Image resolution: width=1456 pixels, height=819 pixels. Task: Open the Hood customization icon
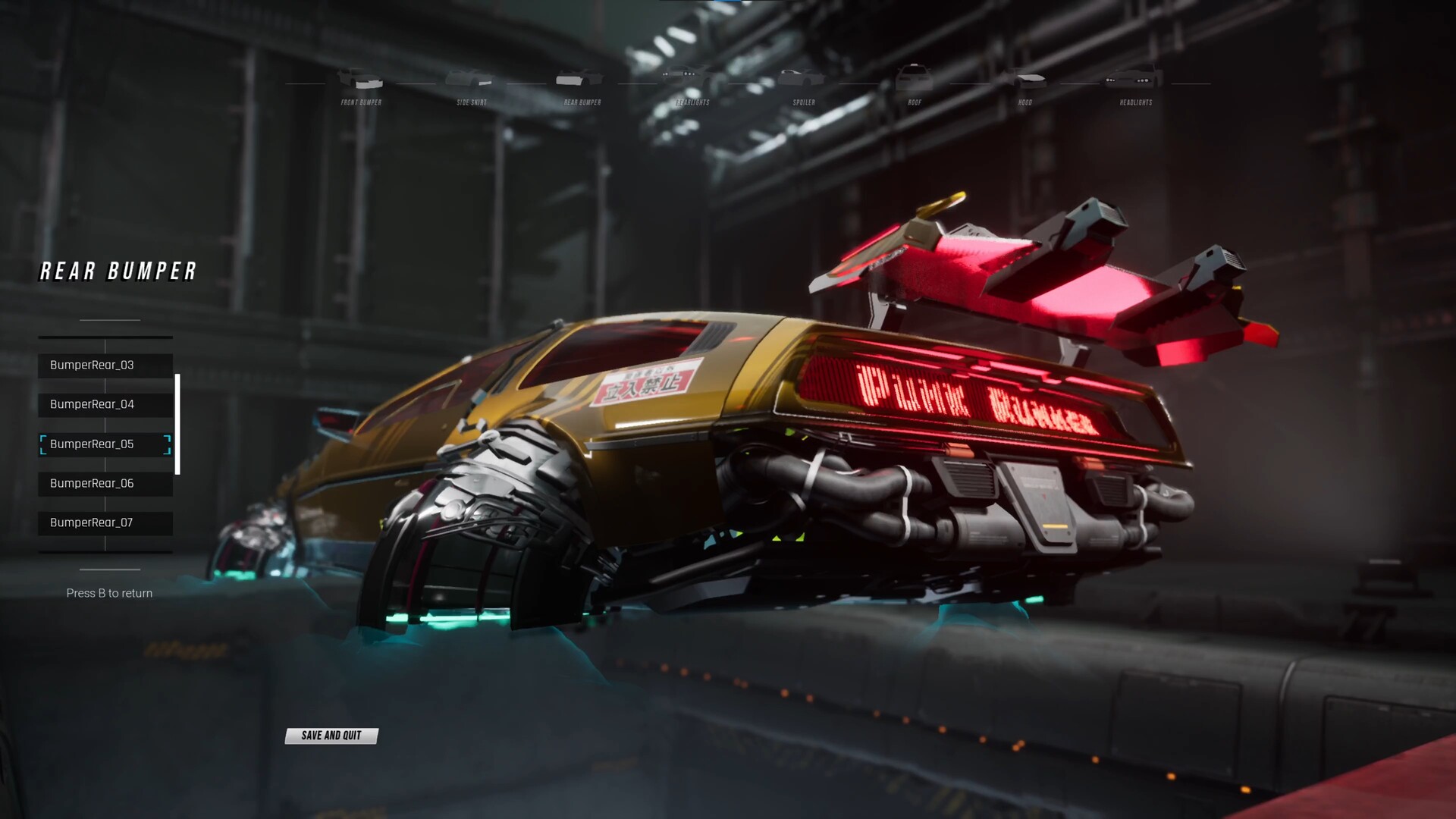1025,78
